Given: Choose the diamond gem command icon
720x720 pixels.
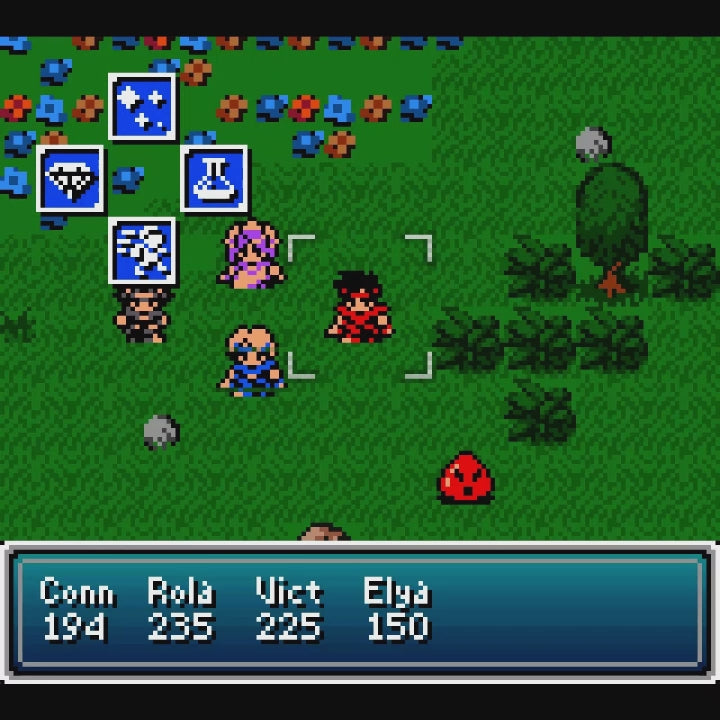Looking at the screenshot, I should 70,179.
